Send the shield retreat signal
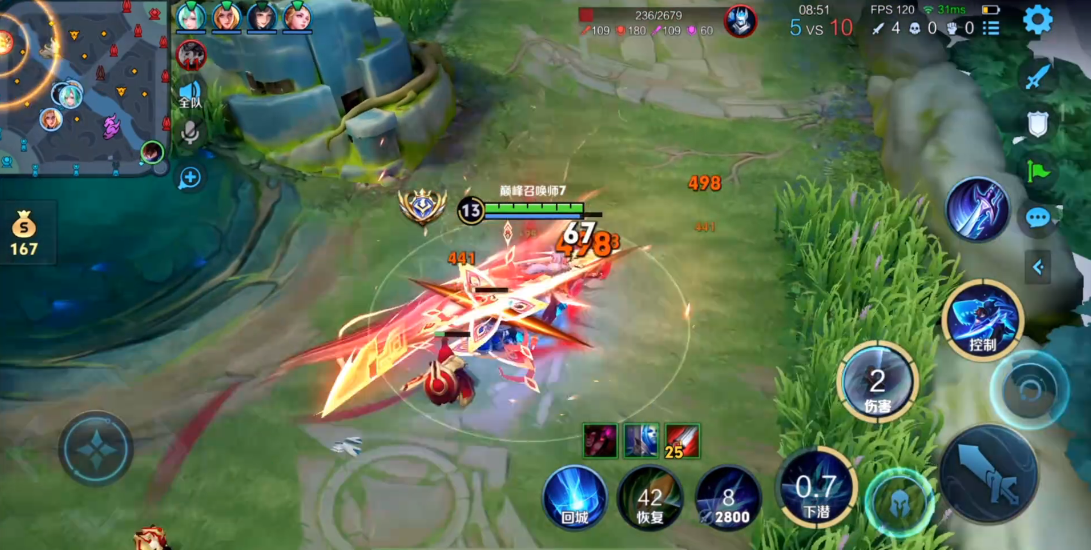The image size is (1091, 550). pyautogui.click(x=1038, y=124)
